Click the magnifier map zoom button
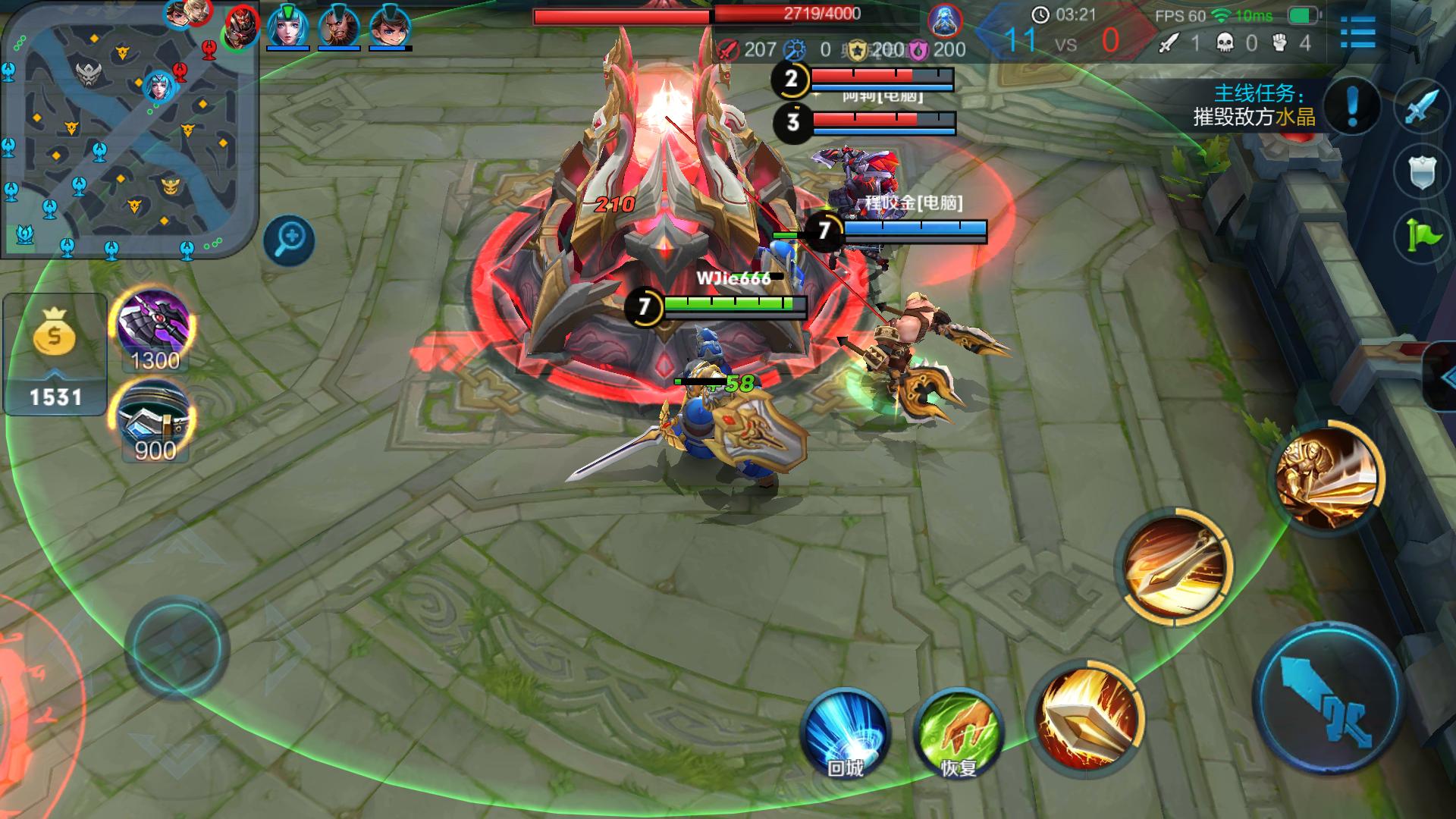1456x819 pixels. pos(289,240)
